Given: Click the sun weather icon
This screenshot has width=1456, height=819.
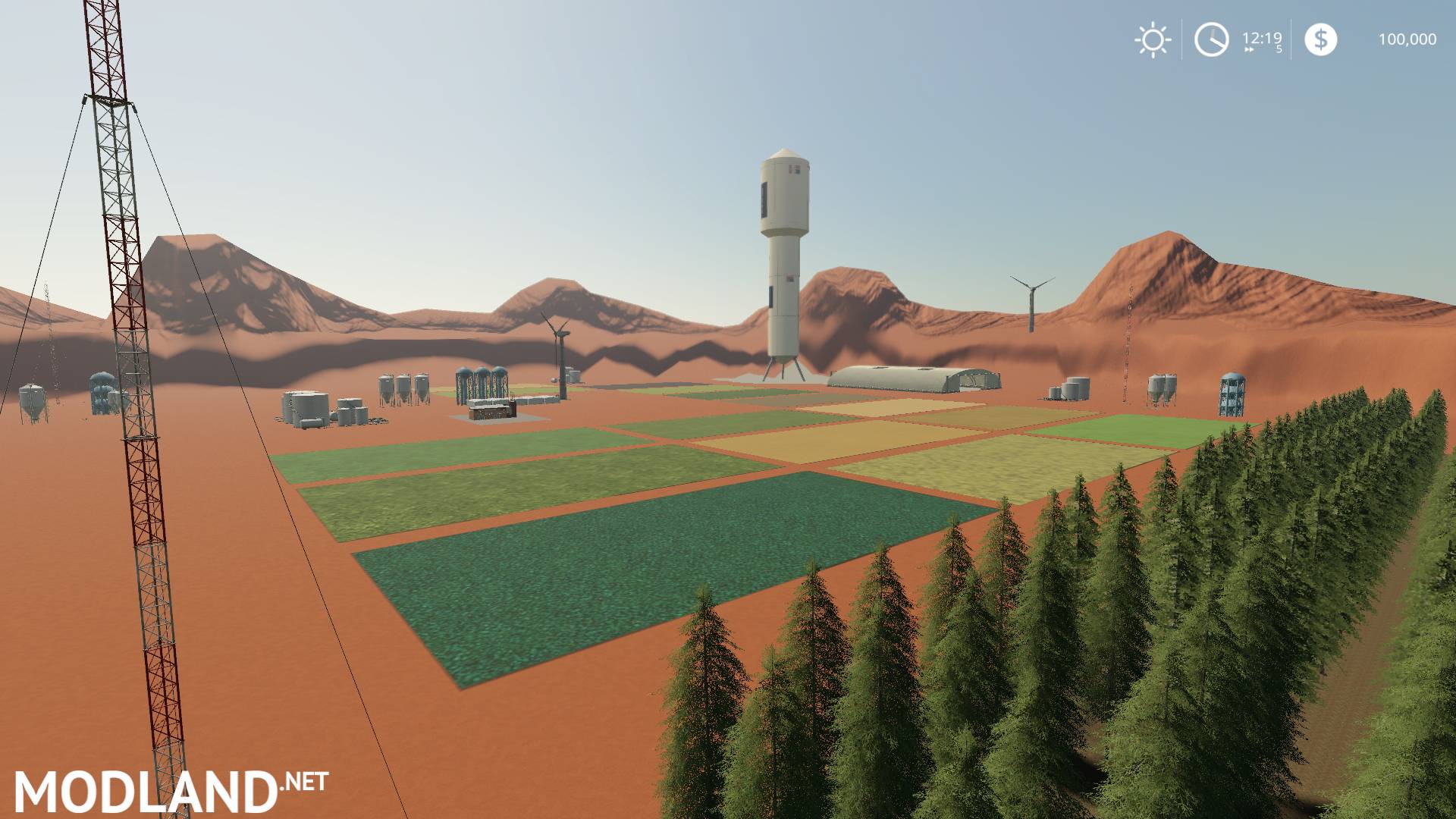Looking at the screenshot, I should [x=1153, y=39].
